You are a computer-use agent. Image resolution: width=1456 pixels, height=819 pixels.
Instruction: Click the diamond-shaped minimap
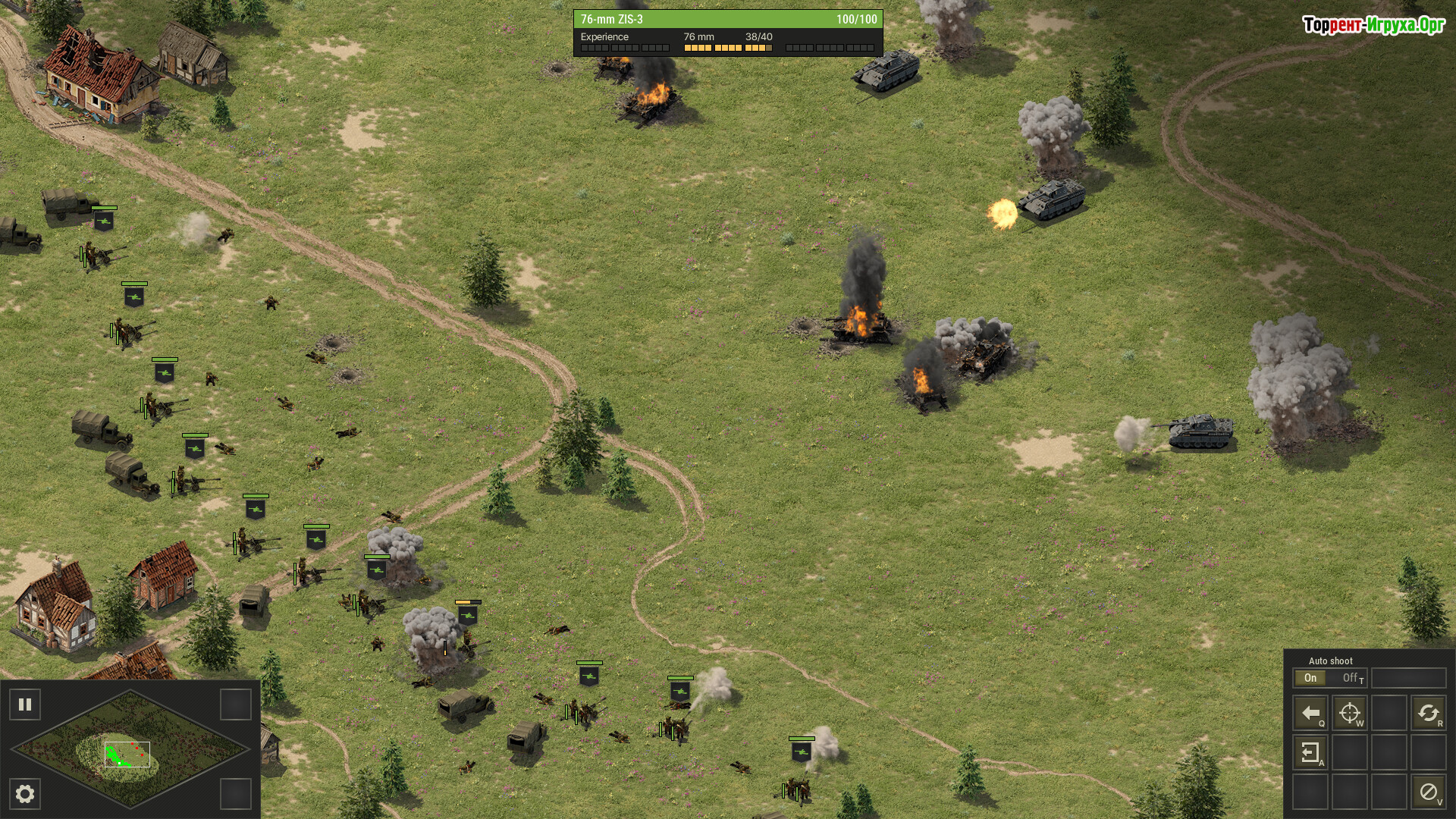(x=130, y=748)
